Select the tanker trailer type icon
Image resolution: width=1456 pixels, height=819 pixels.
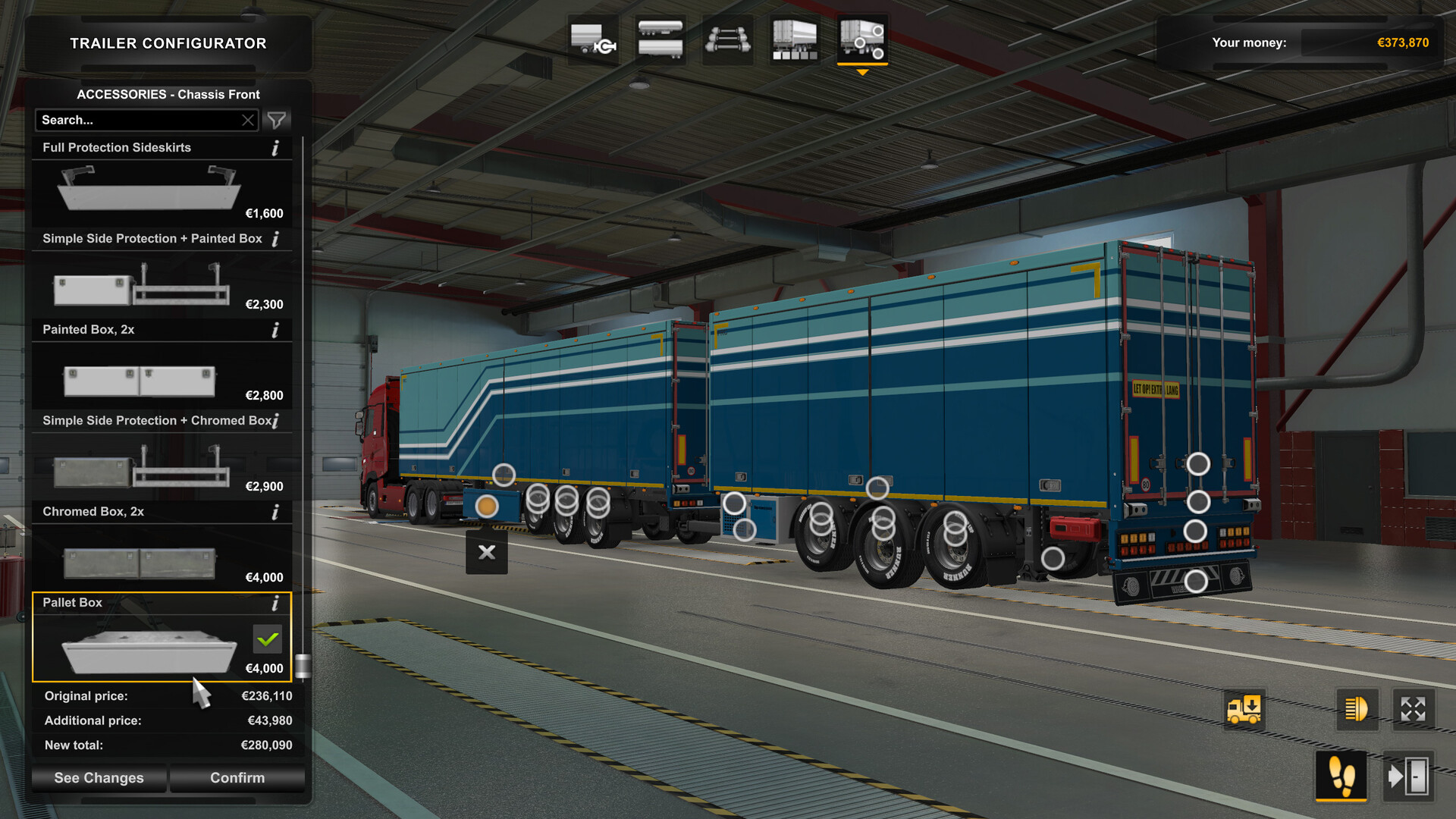pyautogui.click(x=661, y=39)
